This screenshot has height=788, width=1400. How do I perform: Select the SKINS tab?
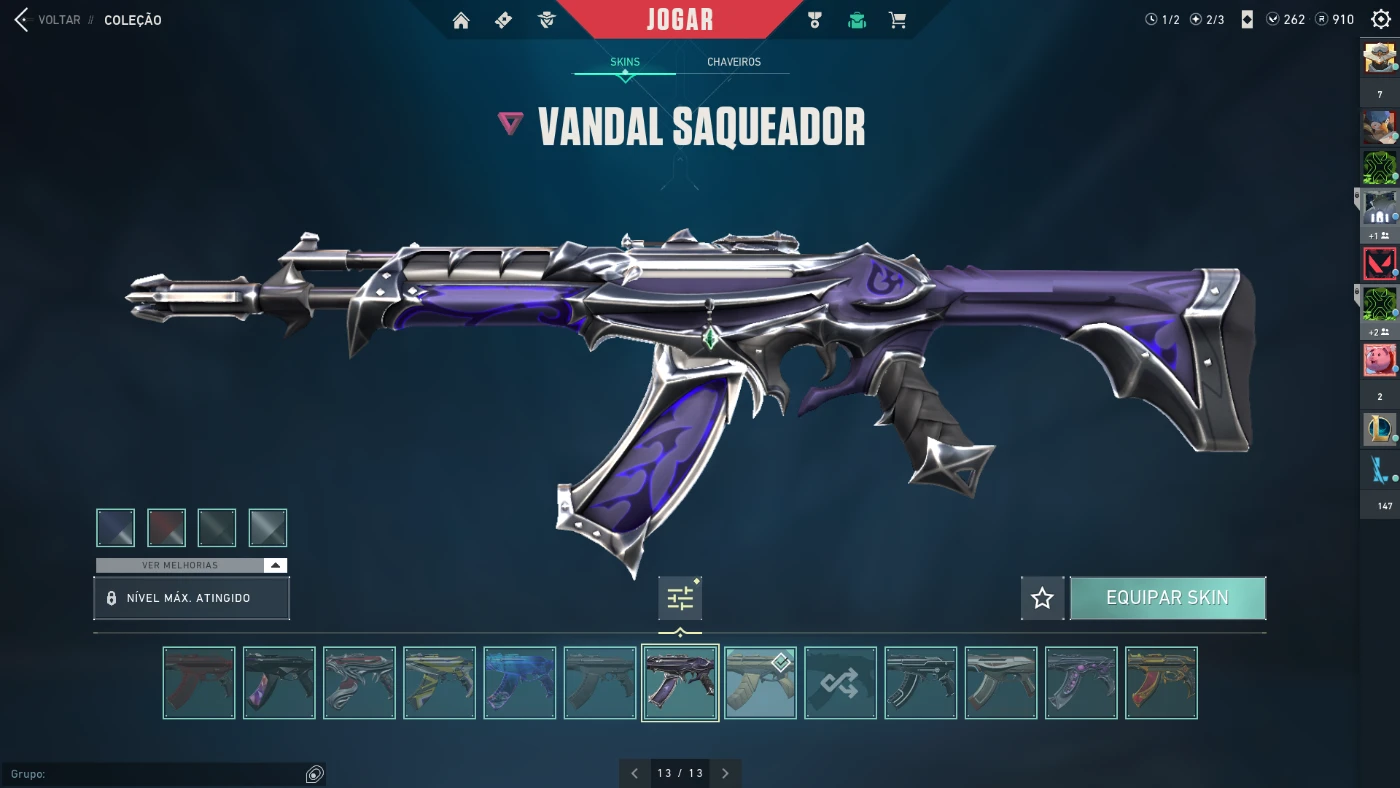[x=625, y=61]
